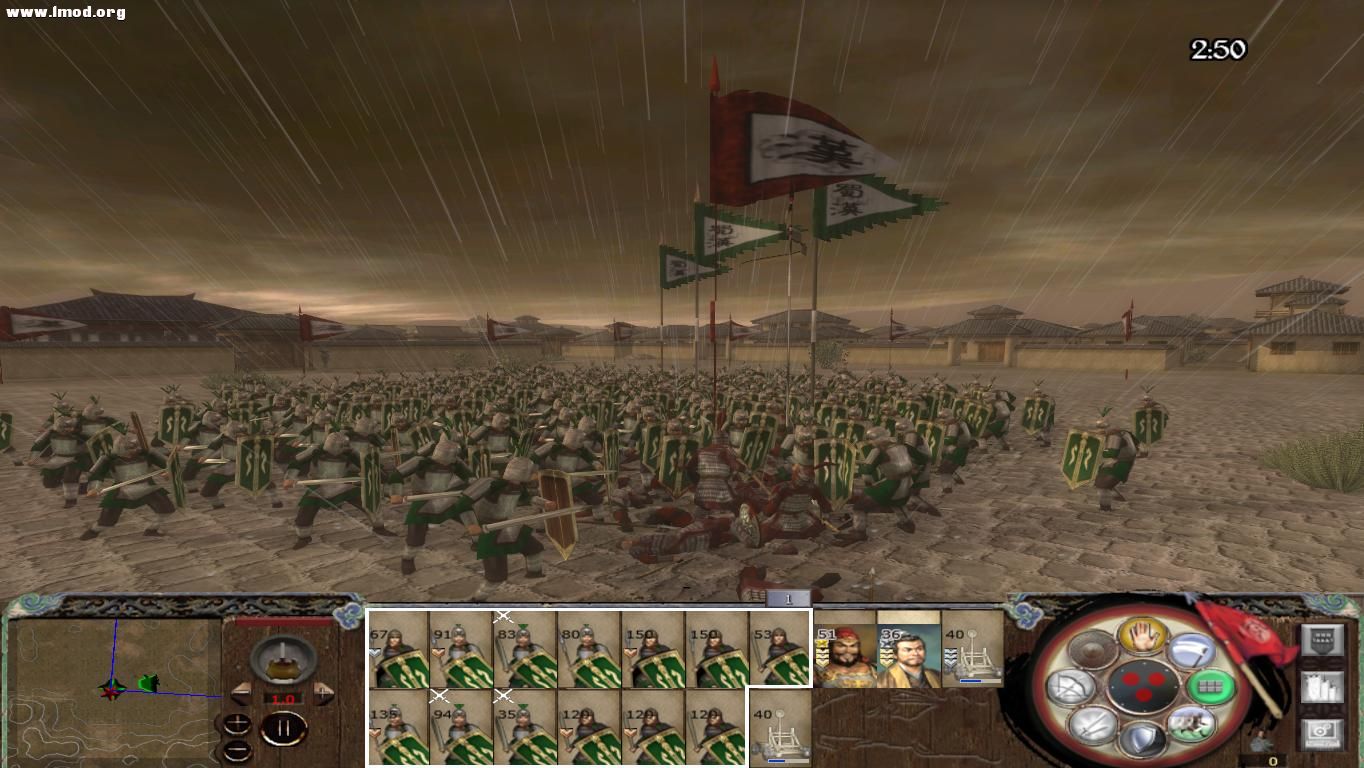Click the shield crest icon above right panel
This screenshot has width=1364, height=768.
[x=1323, y=639]
